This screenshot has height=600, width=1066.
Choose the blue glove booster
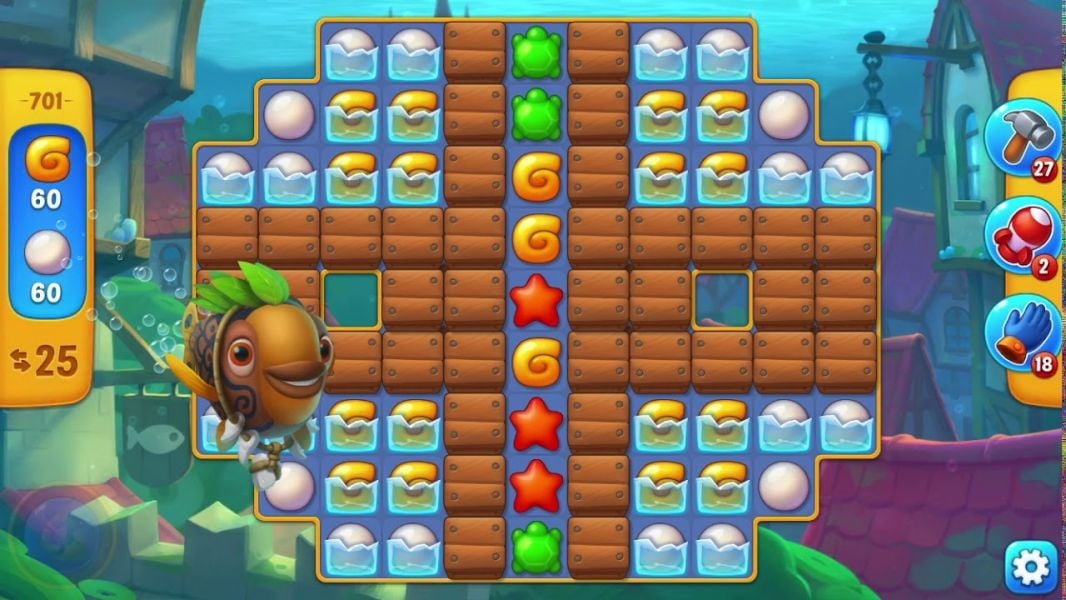[x=1021, y=332]
